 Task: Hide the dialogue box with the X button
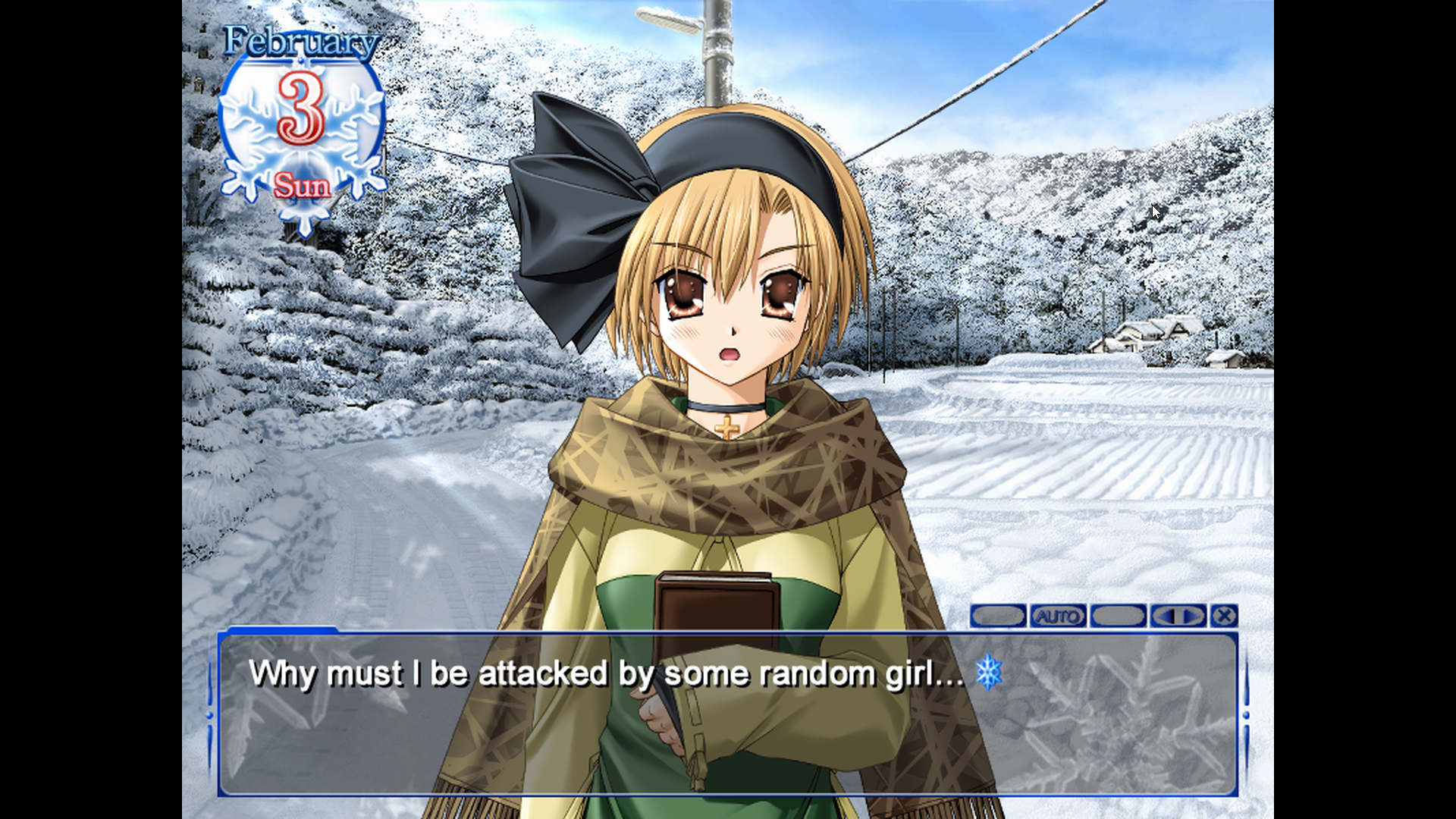coord(1223,617)
